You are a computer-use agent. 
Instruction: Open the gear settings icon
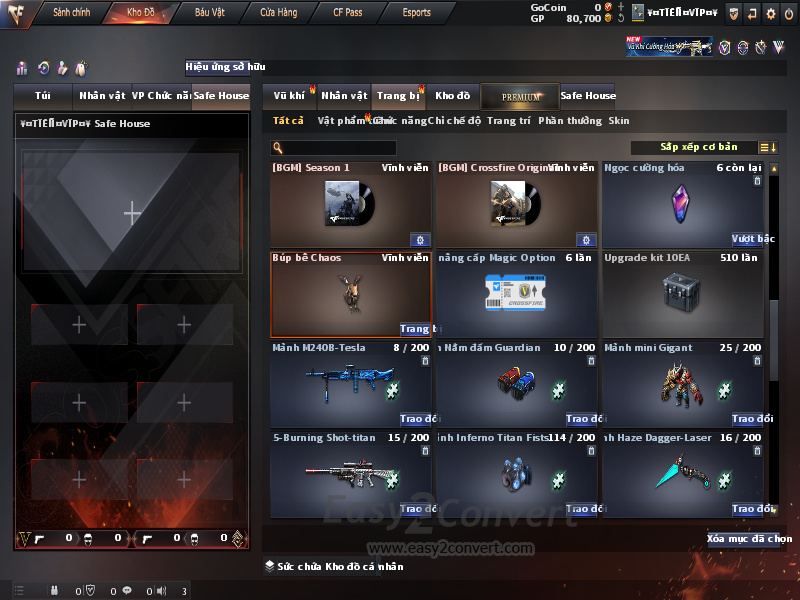770,14
